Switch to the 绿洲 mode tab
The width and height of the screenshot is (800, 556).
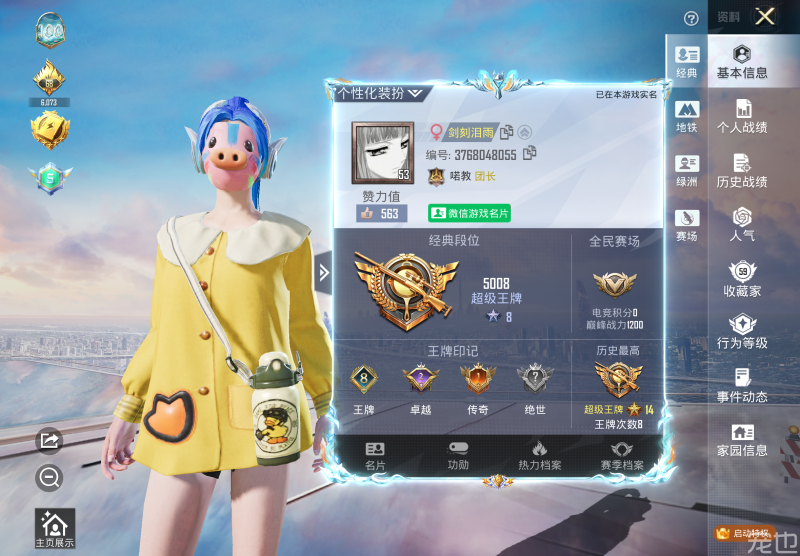coord(687,170)
